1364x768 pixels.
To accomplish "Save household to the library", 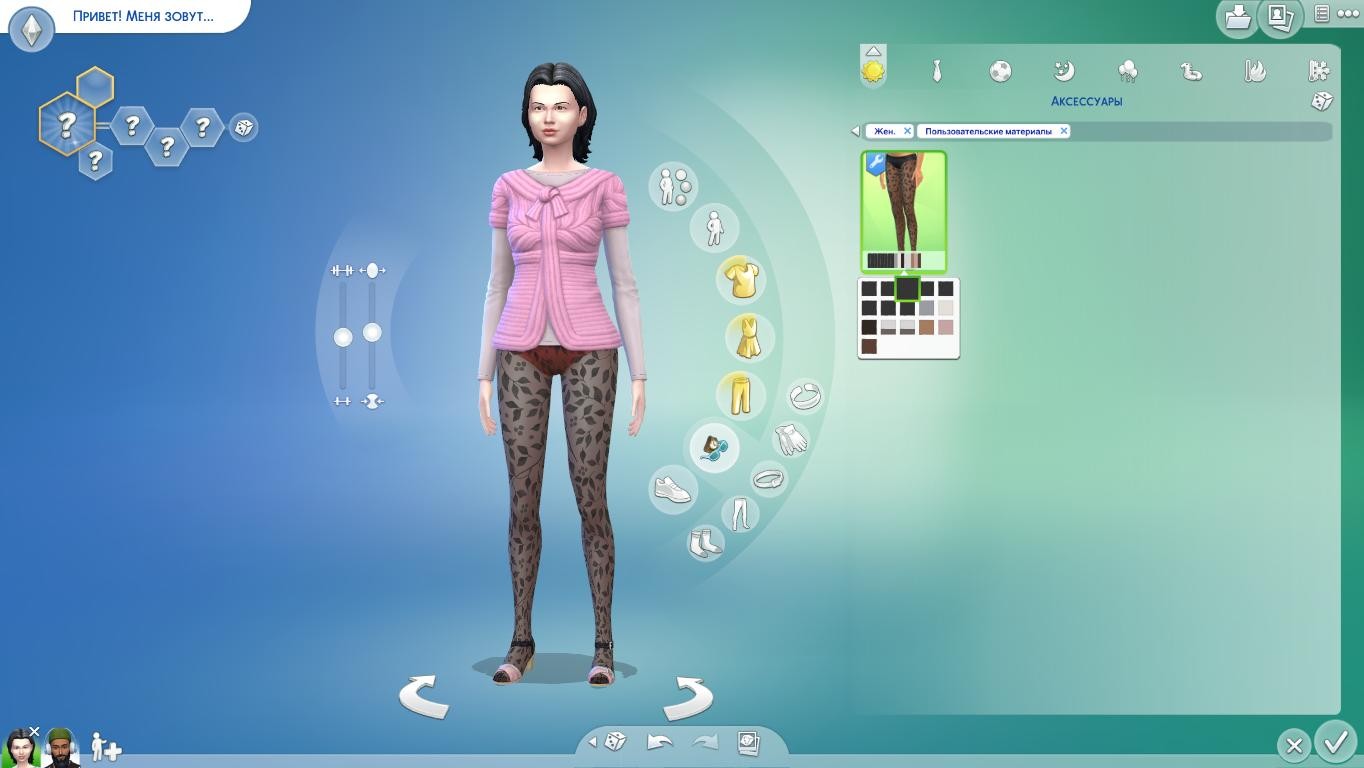I will point(1238,17).
